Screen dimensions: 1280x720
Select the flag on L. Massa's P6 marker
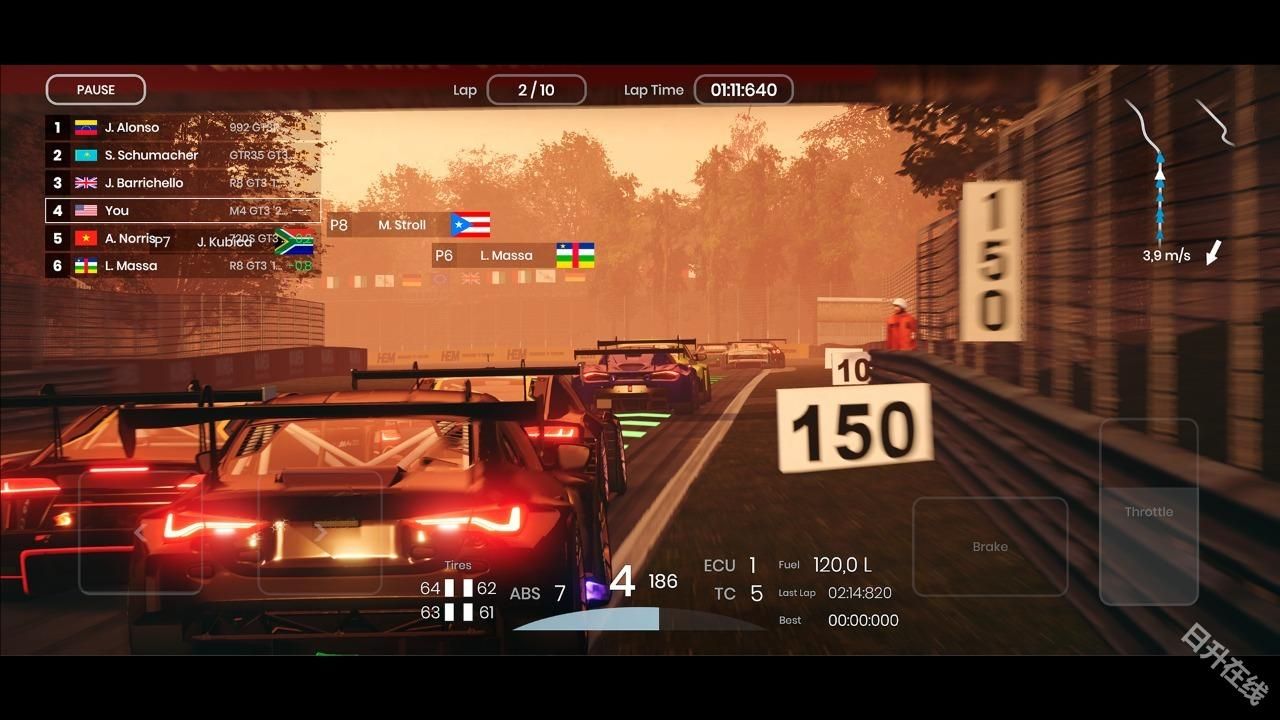575,255
